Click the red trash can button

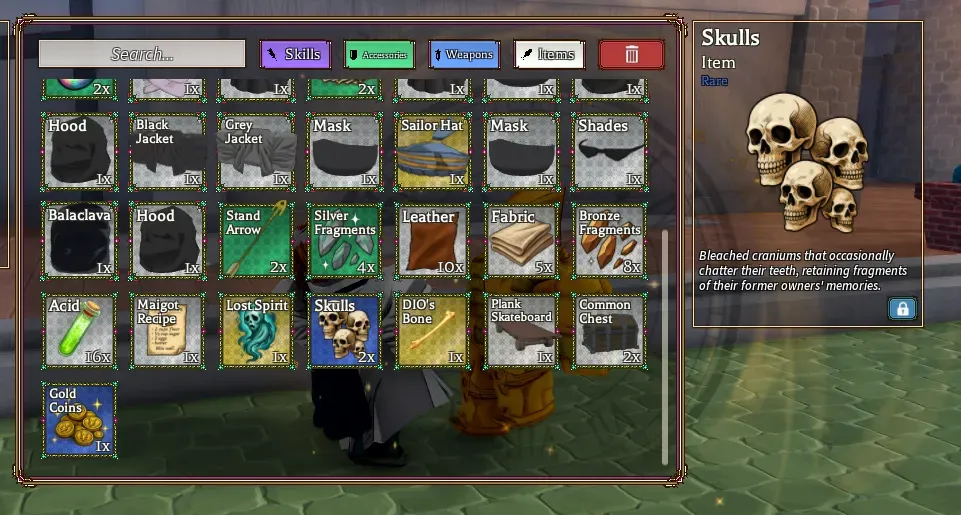tap(631, 54)
